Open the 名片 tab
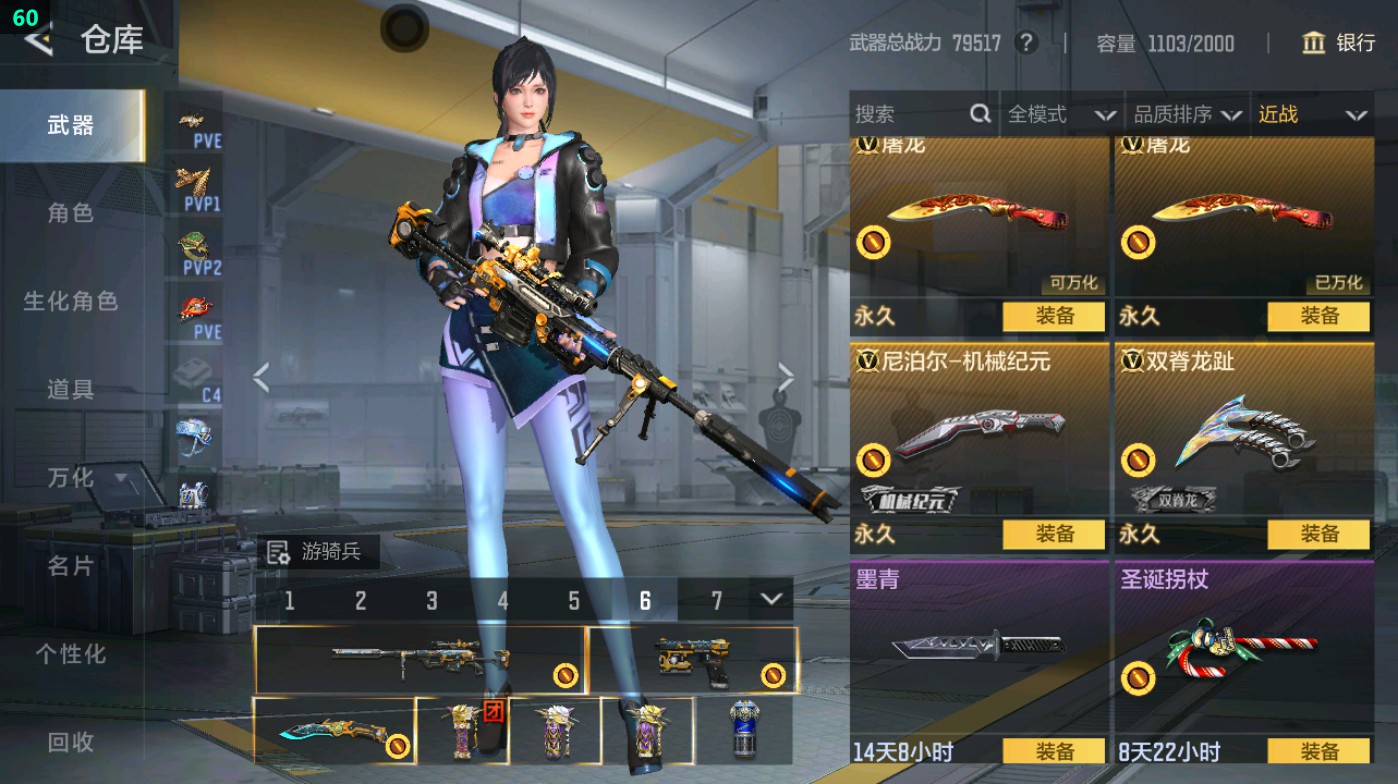 pyautogui.click(x=70, y=566)
